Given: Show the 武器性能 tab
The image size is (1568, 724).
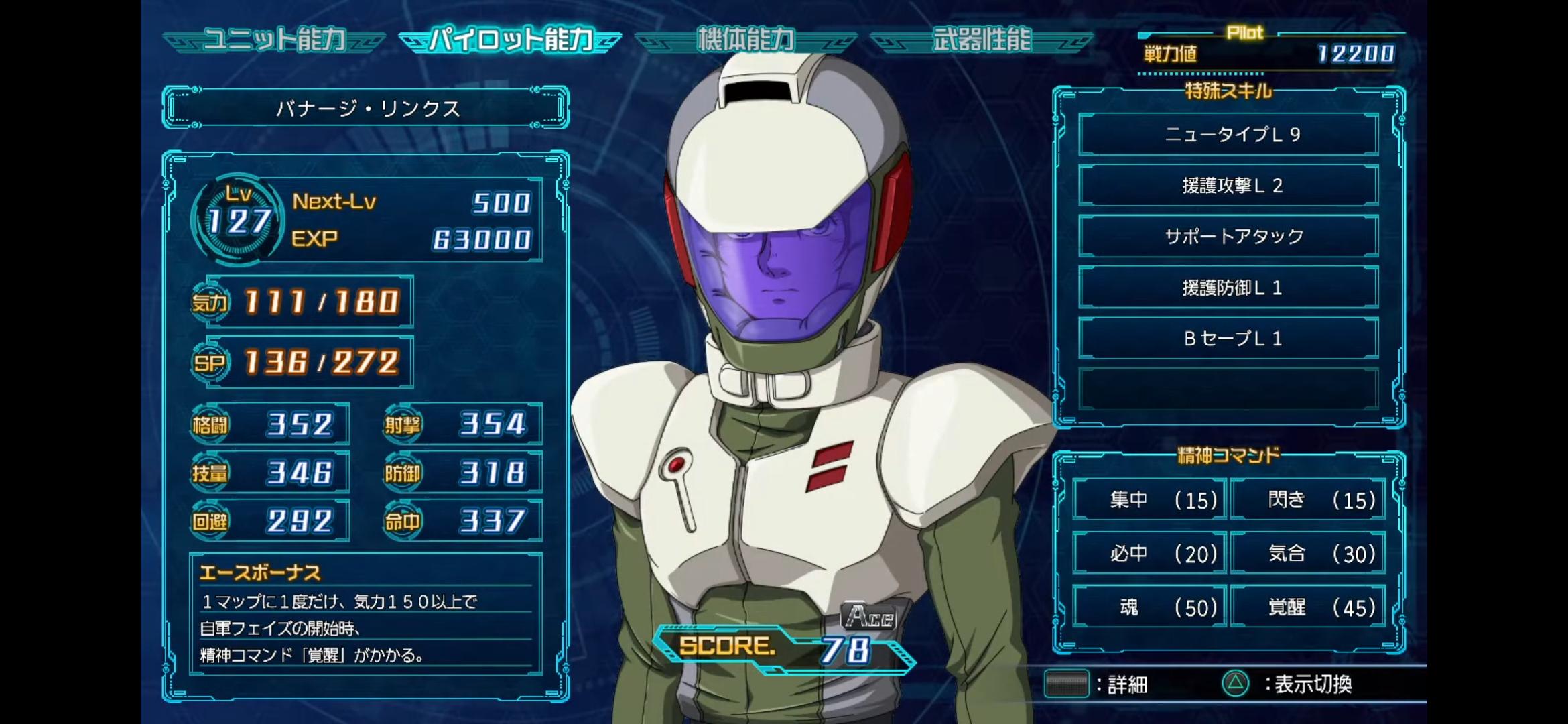Looking at the screenshot, I should (x=982, y=40).
